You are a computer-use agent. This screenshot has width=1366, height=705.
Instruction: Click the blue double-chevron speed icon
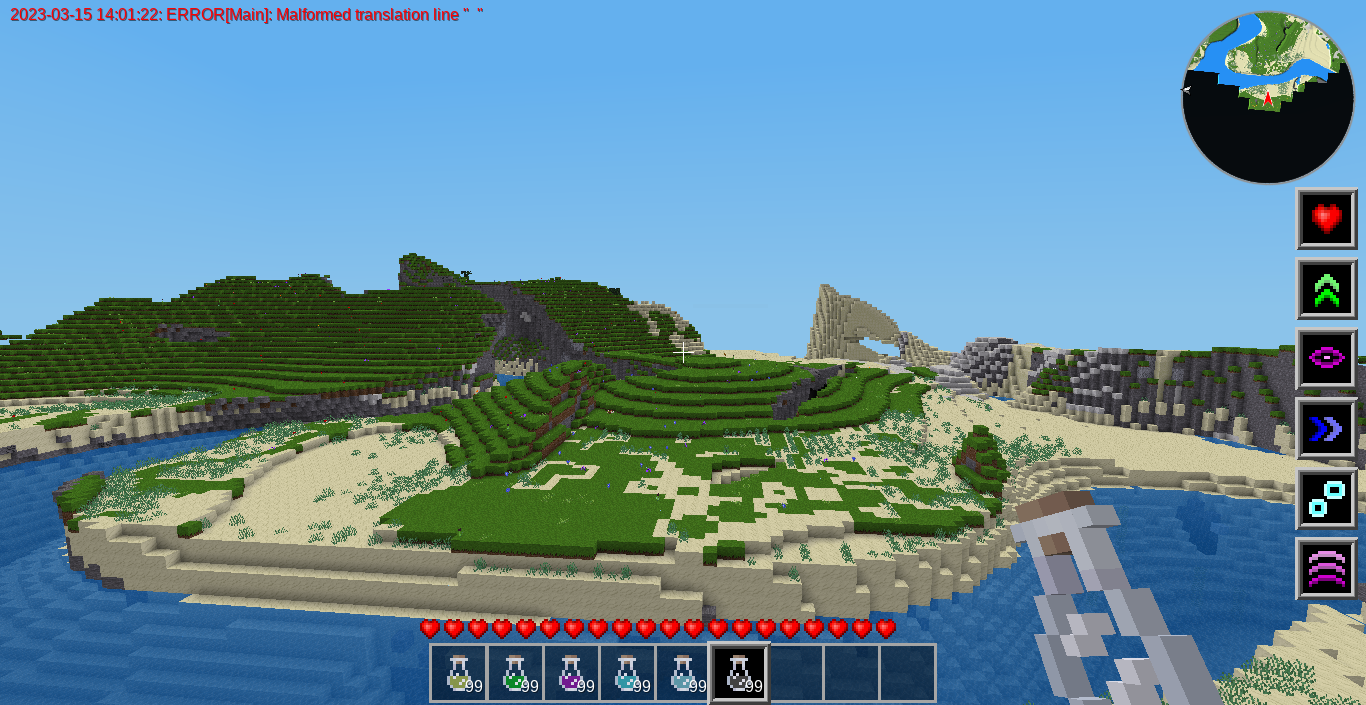point(1326,429)
